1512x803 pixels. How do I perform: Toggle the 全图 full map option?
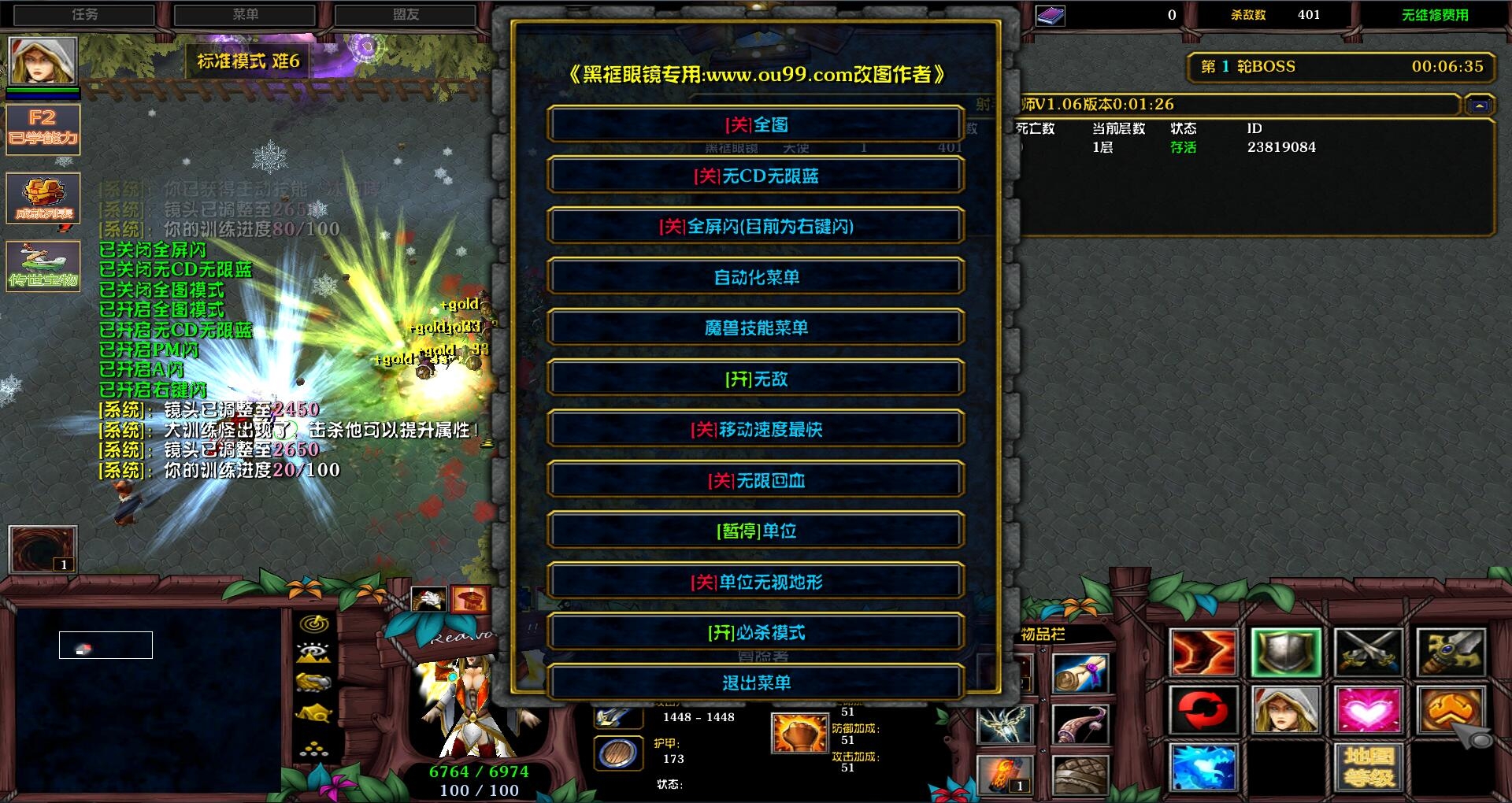[756, 124]
